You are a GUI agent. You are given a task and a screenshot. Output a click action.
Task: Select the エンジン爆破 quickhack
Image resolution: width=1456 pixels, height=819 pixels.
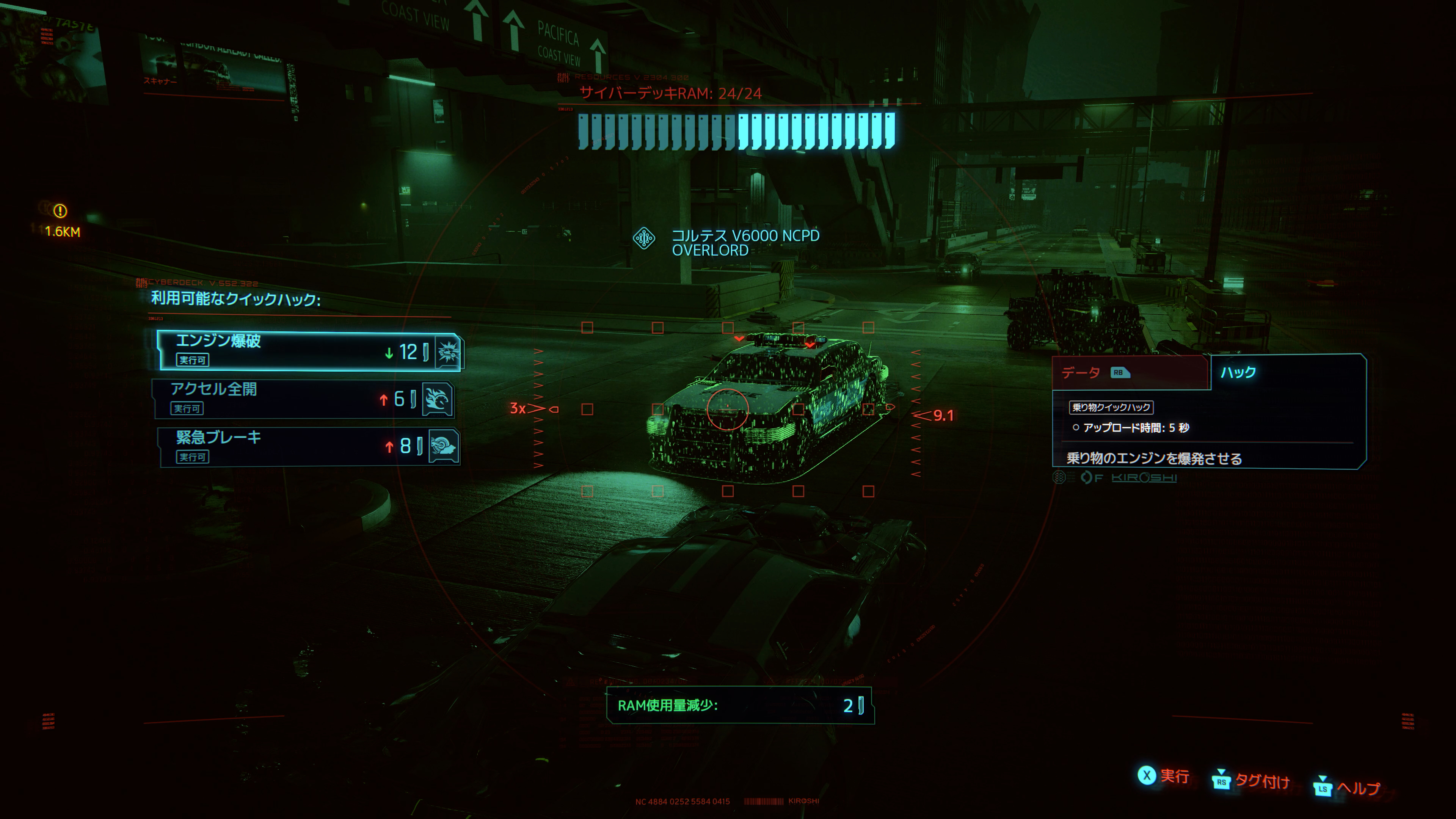(308, 351)
